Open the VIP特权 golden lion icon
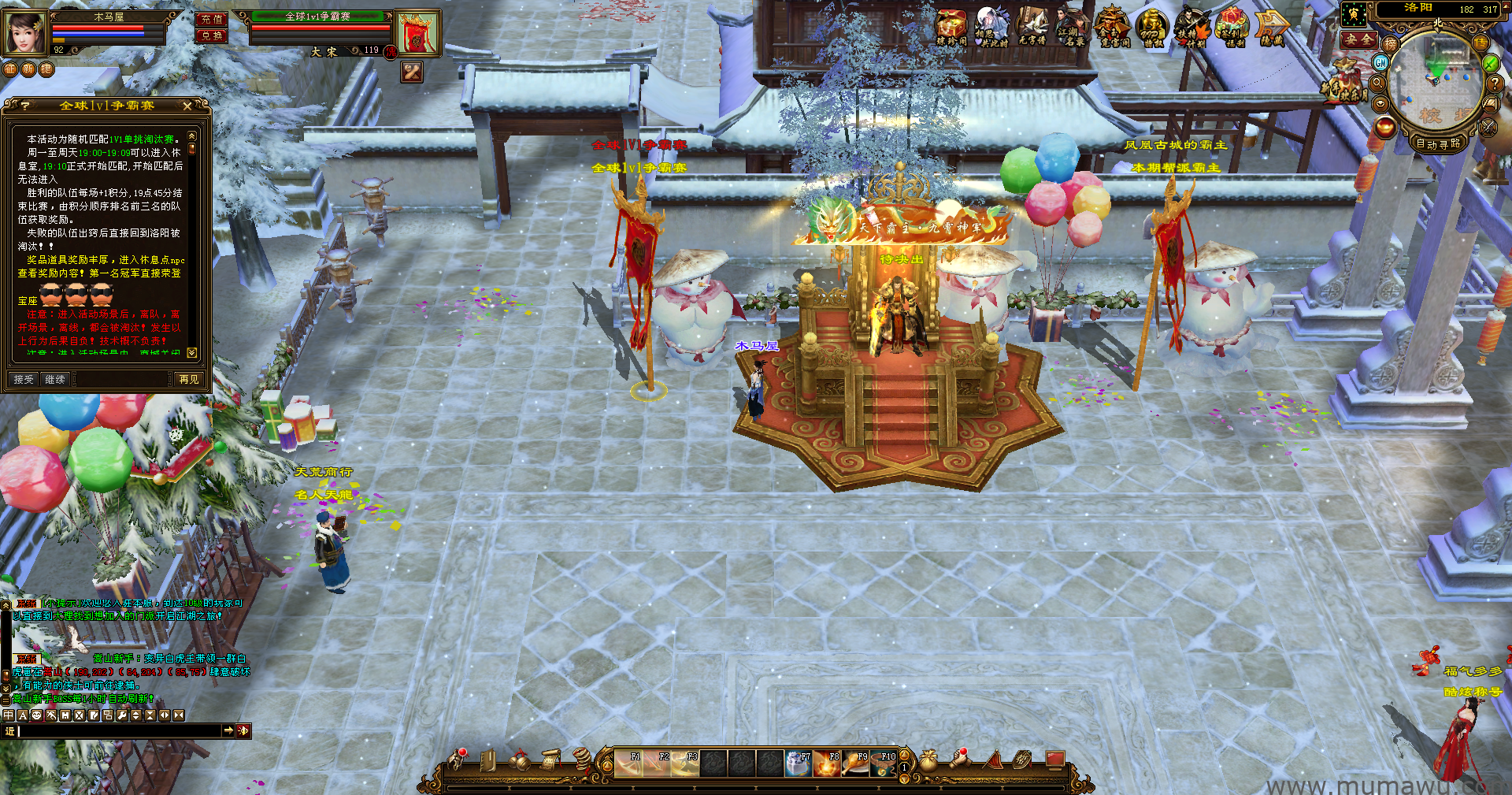The height and width of the screenshot is (795, 1512). [x=1152, y=28]
